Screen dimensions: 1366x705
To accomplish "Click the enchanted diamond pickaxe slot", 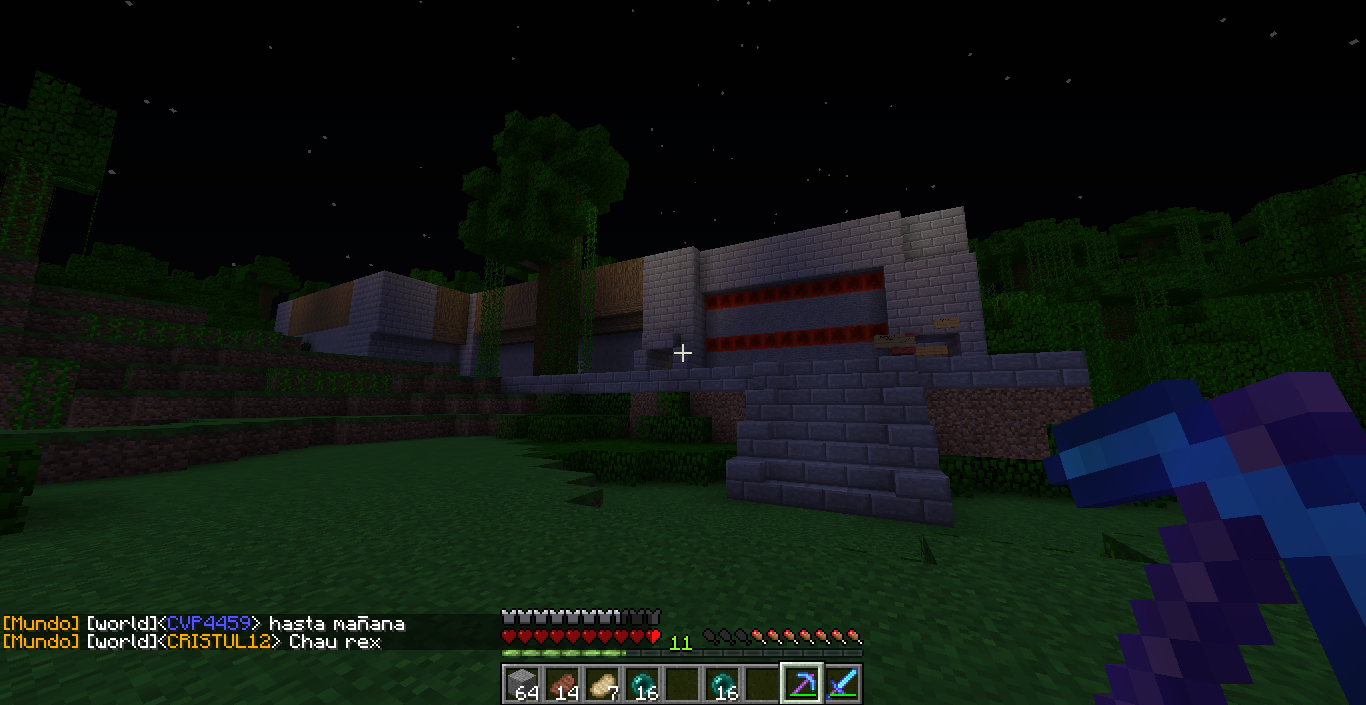I will coord(801,684).
